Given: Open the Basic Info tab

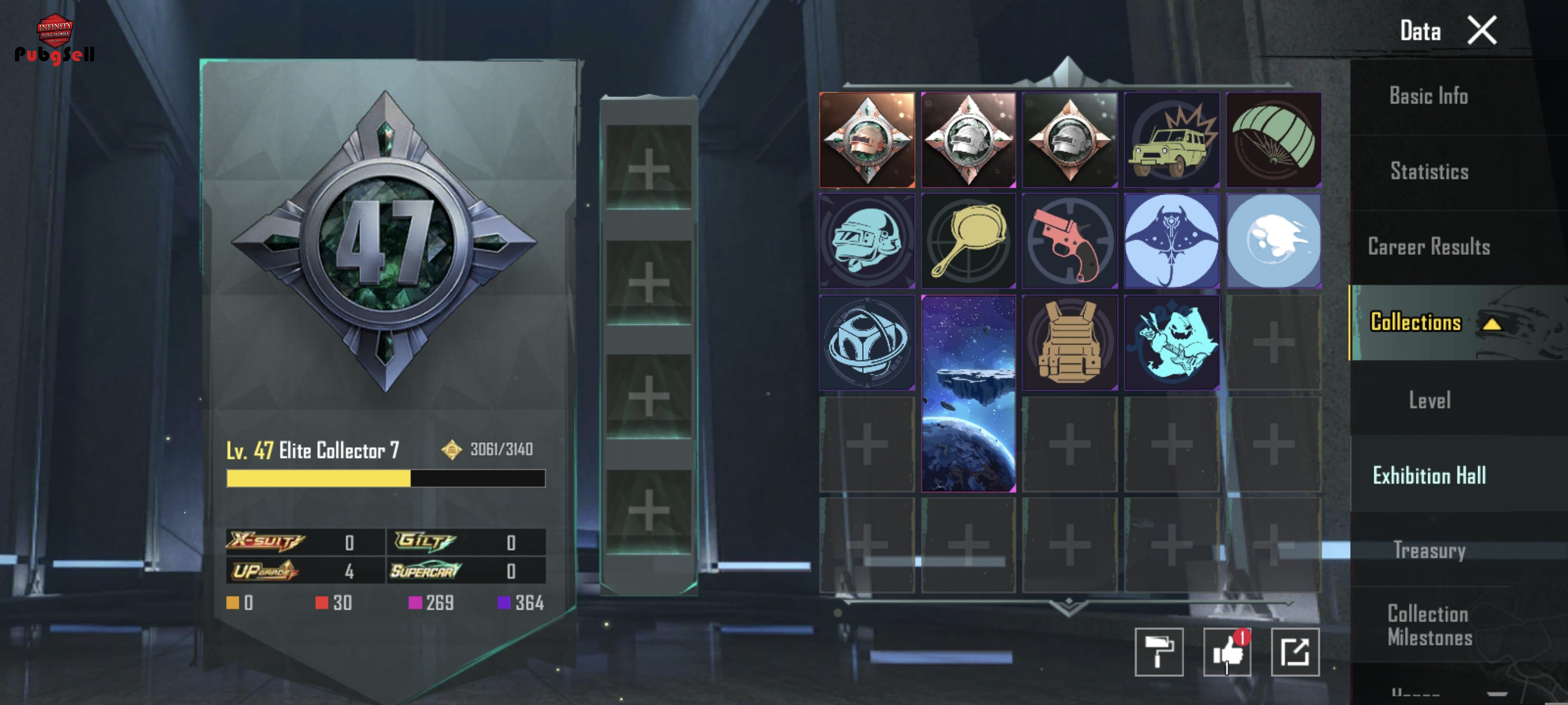Looking at the screenshot, I should pos(1428,96).
